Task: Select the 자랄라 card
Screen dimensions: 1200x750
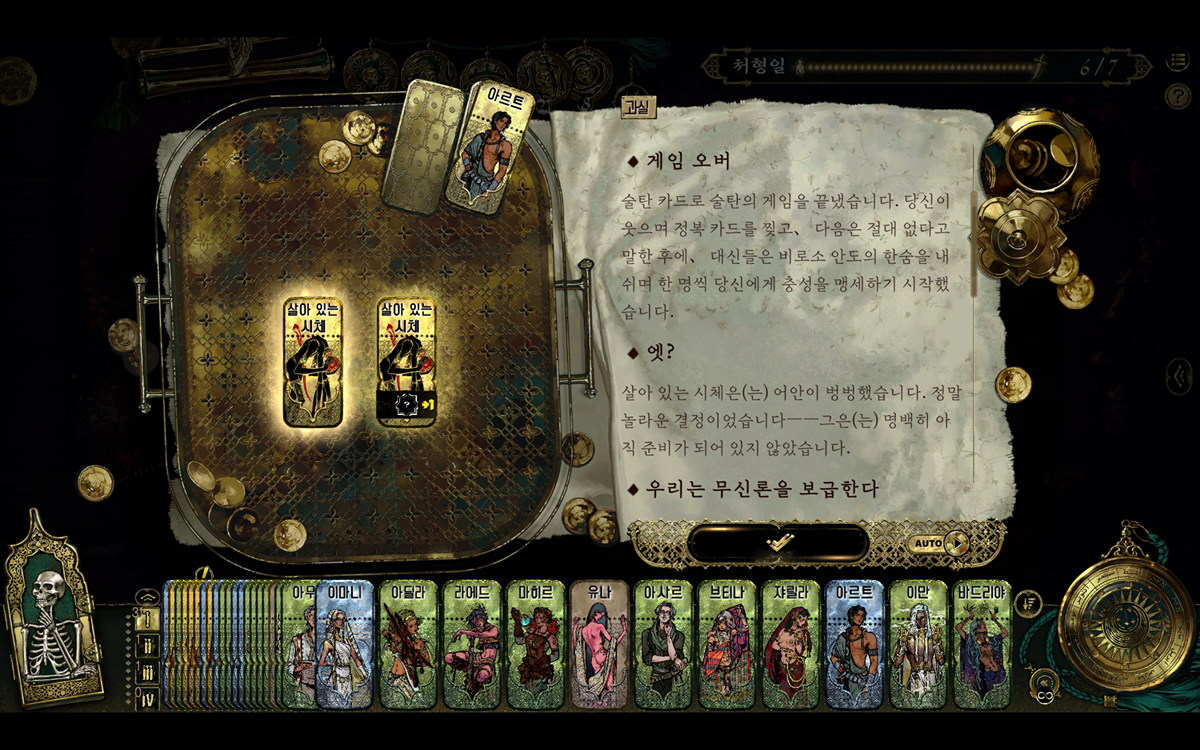Action: [792, 645]
